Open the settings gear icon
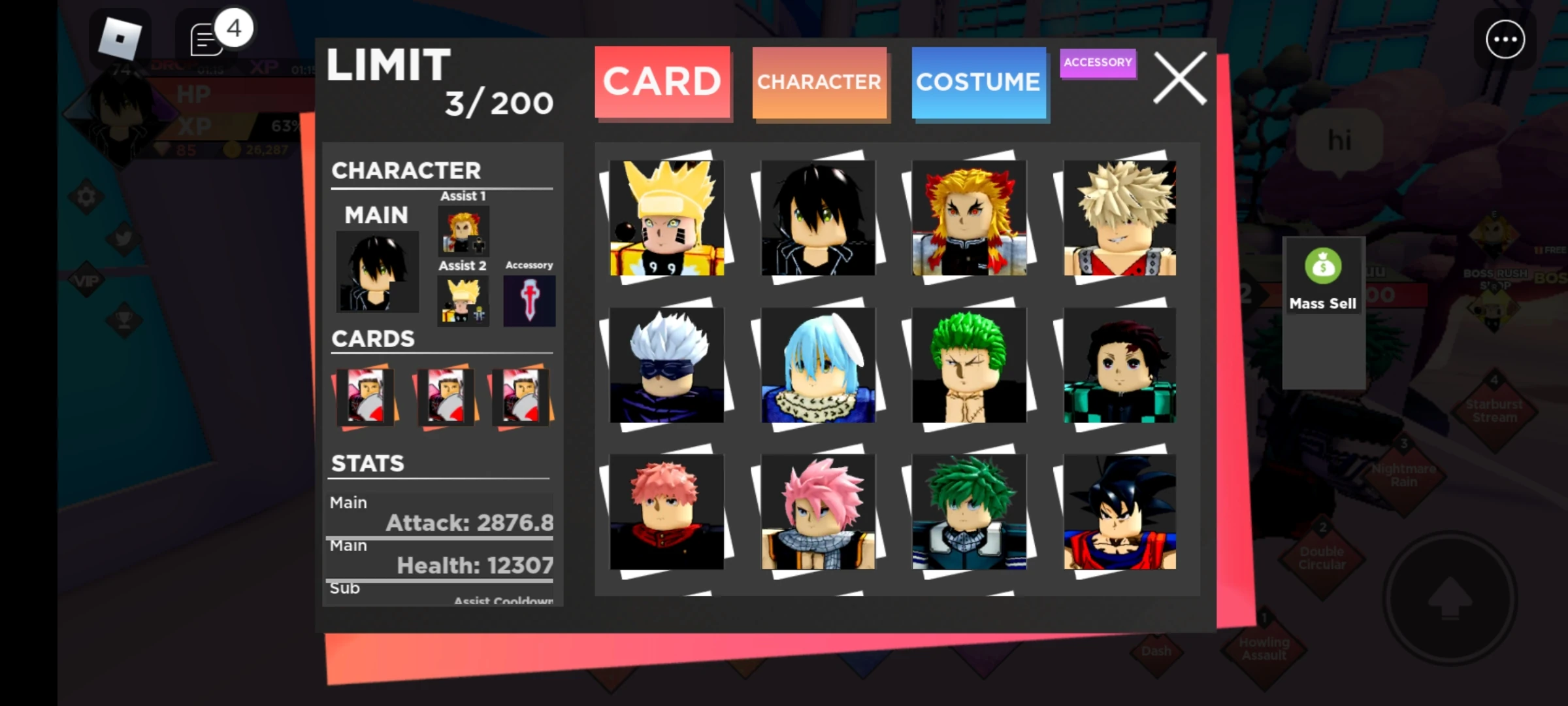This screenshot has width=1568, height=706. point(86,196)
